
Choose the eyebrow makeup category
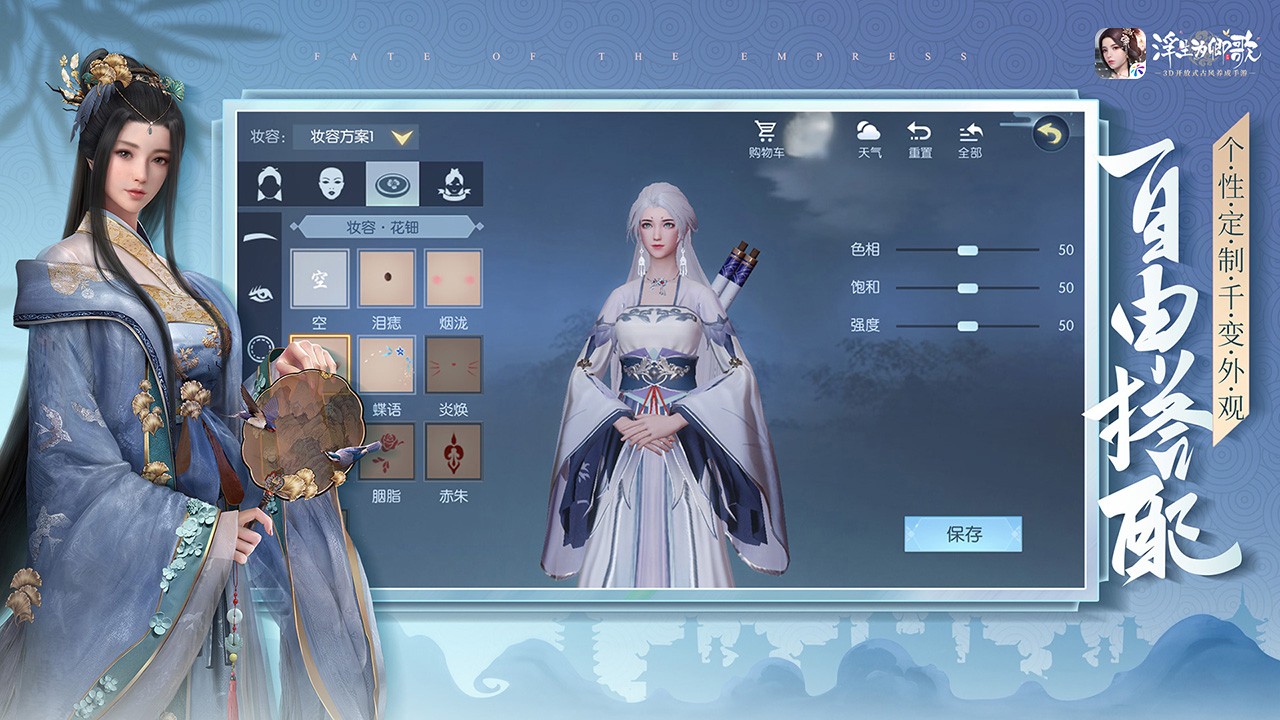(261, 238)
